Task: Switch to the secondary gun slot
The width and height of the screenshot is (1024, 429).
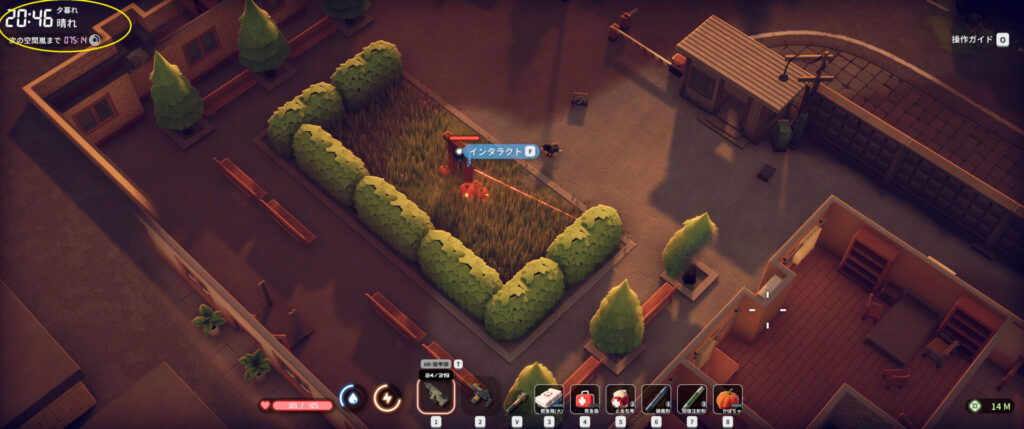Action: pos(479,397)
